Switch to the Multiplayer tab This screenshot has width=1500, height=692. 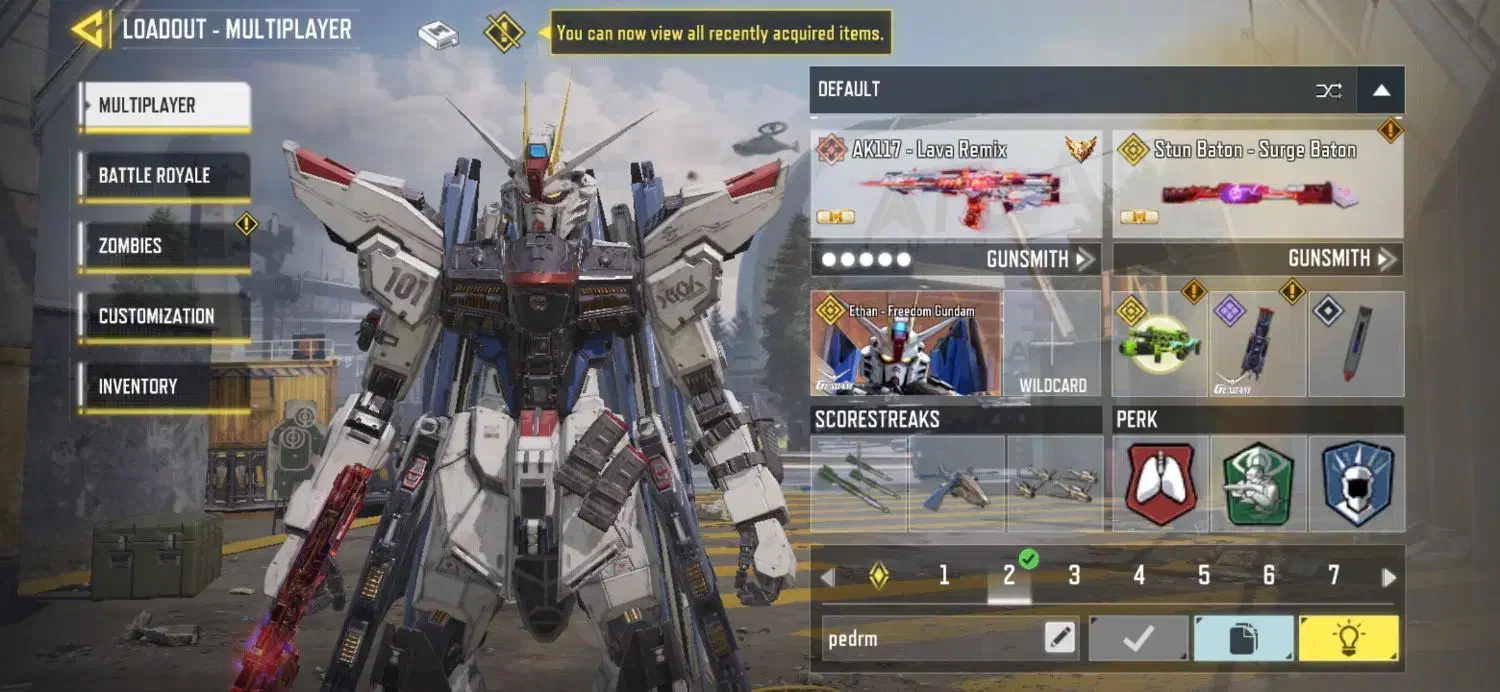(165, 106)
